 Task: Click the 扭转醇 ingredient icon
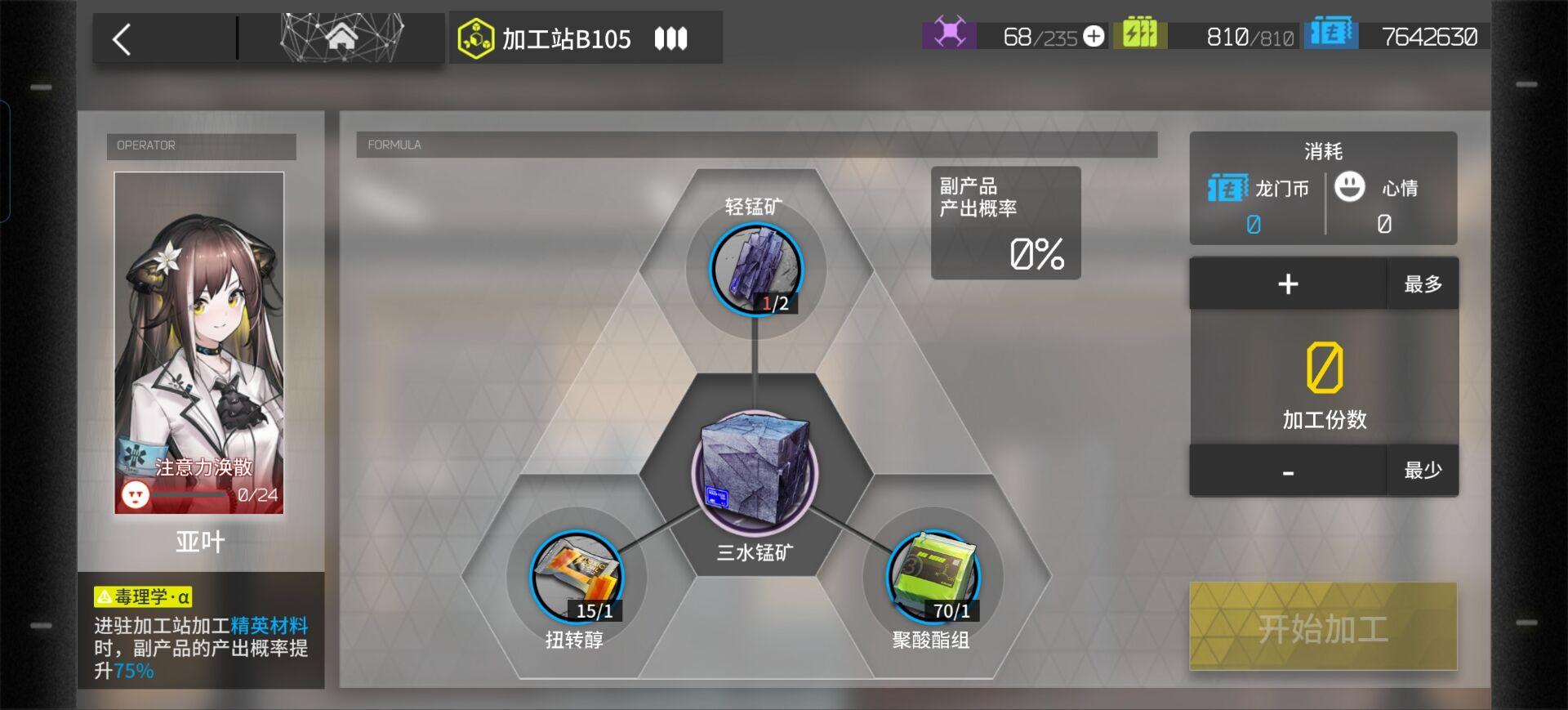[x=577, y=576]
